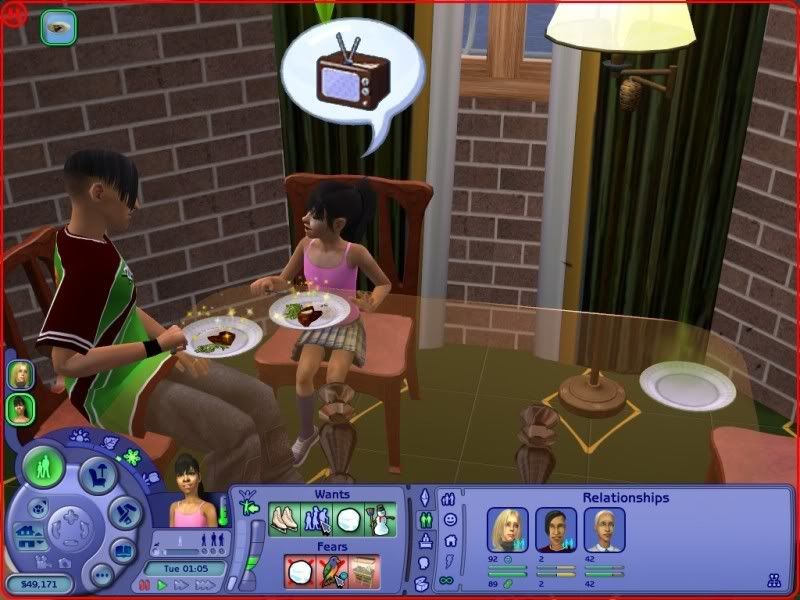Screen dimensions: 800x600
Task: Switch to Live mode
Action: click(43, 468)
